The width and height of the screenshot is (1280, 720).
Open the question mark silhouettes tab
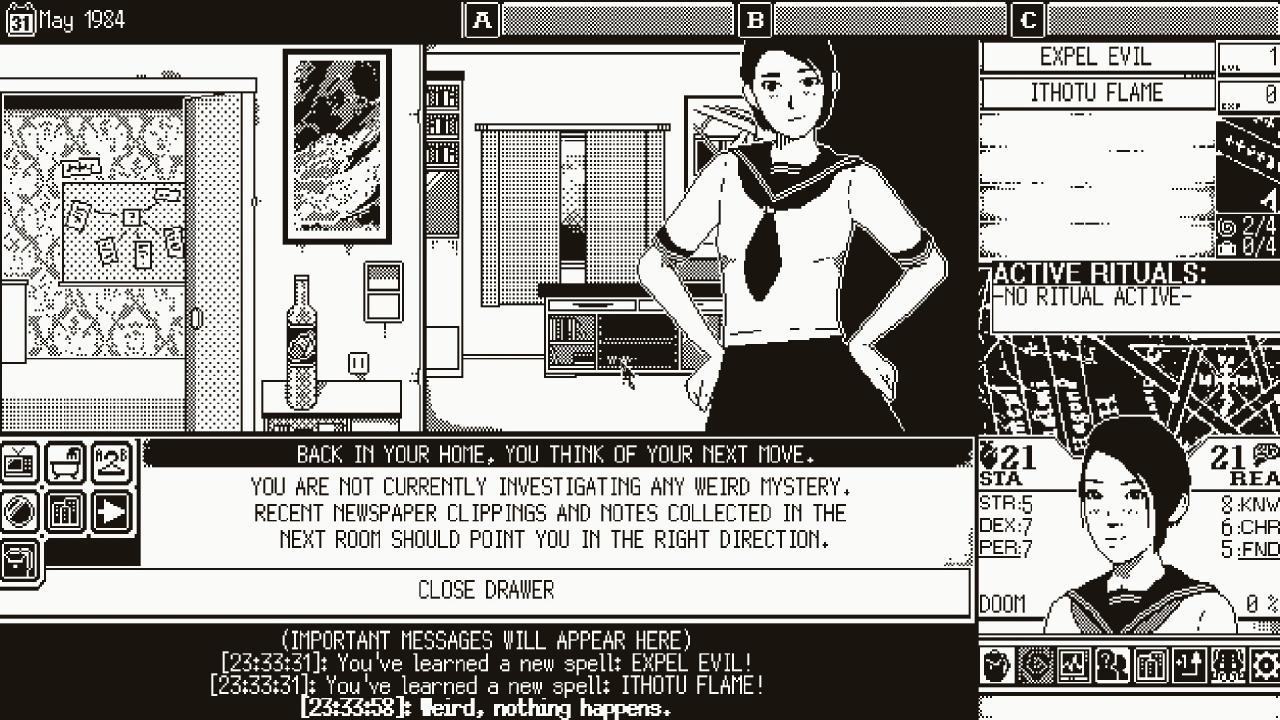click(1112, 666)
